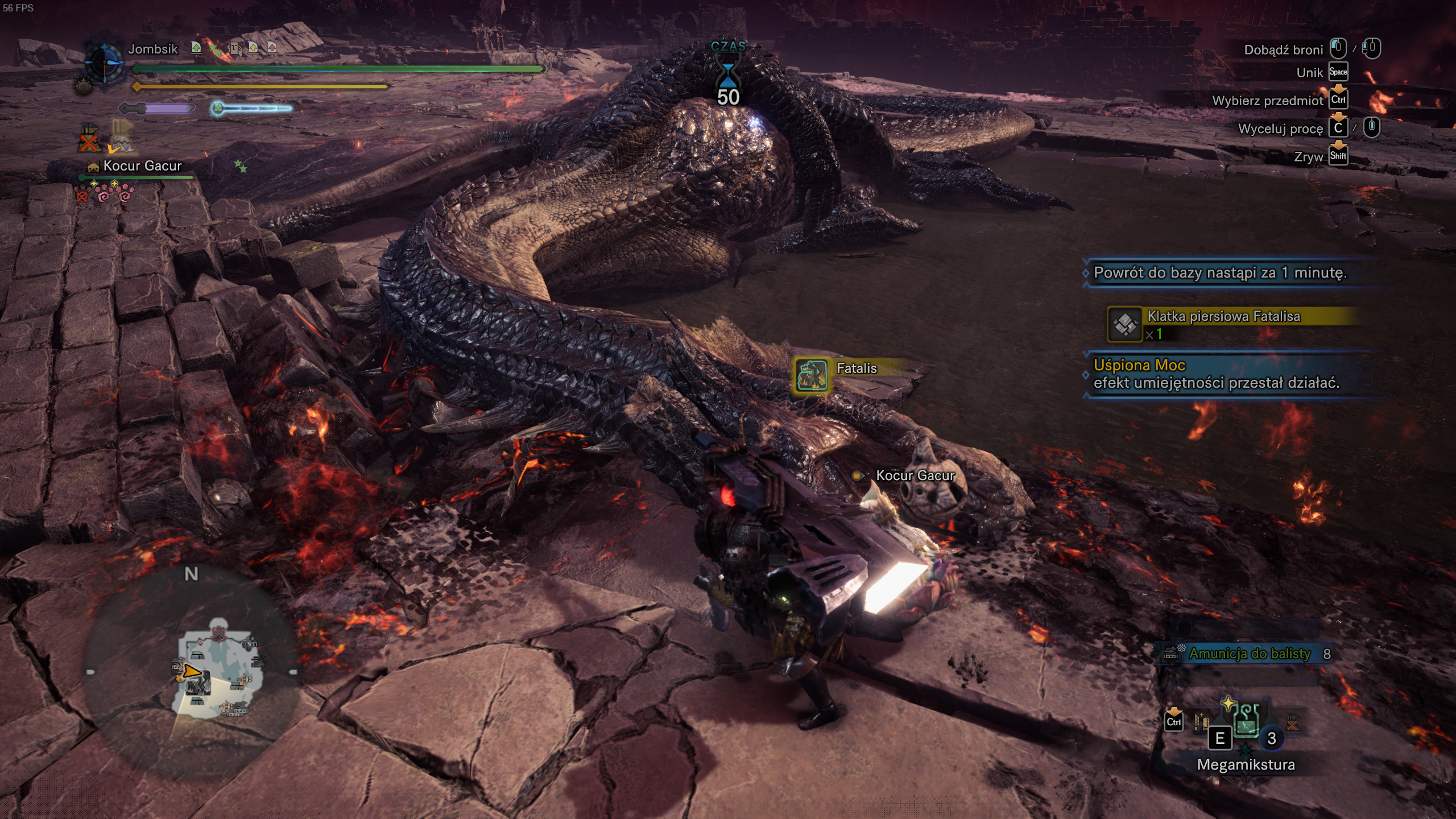Click the Fatalis monster icon
This screenshot has height=819, width=1456.
point(812,375)
